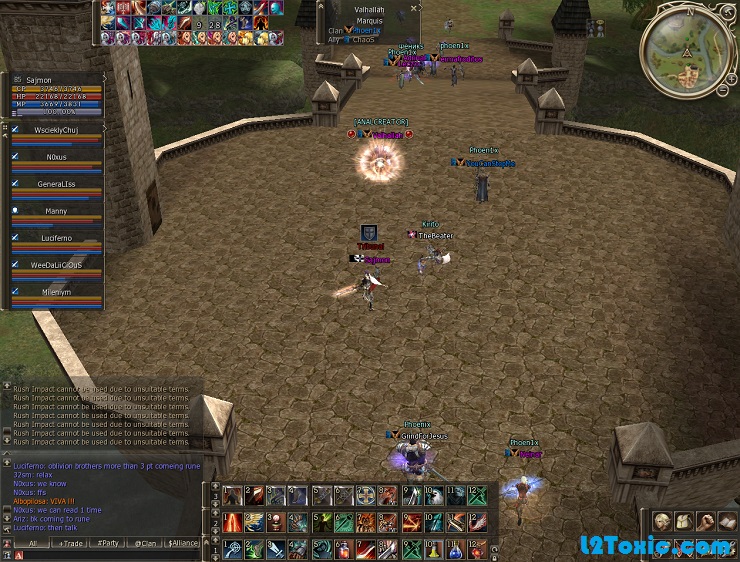
Task: Open the +Trade chat tab
Action: click(x=72, y=543)
